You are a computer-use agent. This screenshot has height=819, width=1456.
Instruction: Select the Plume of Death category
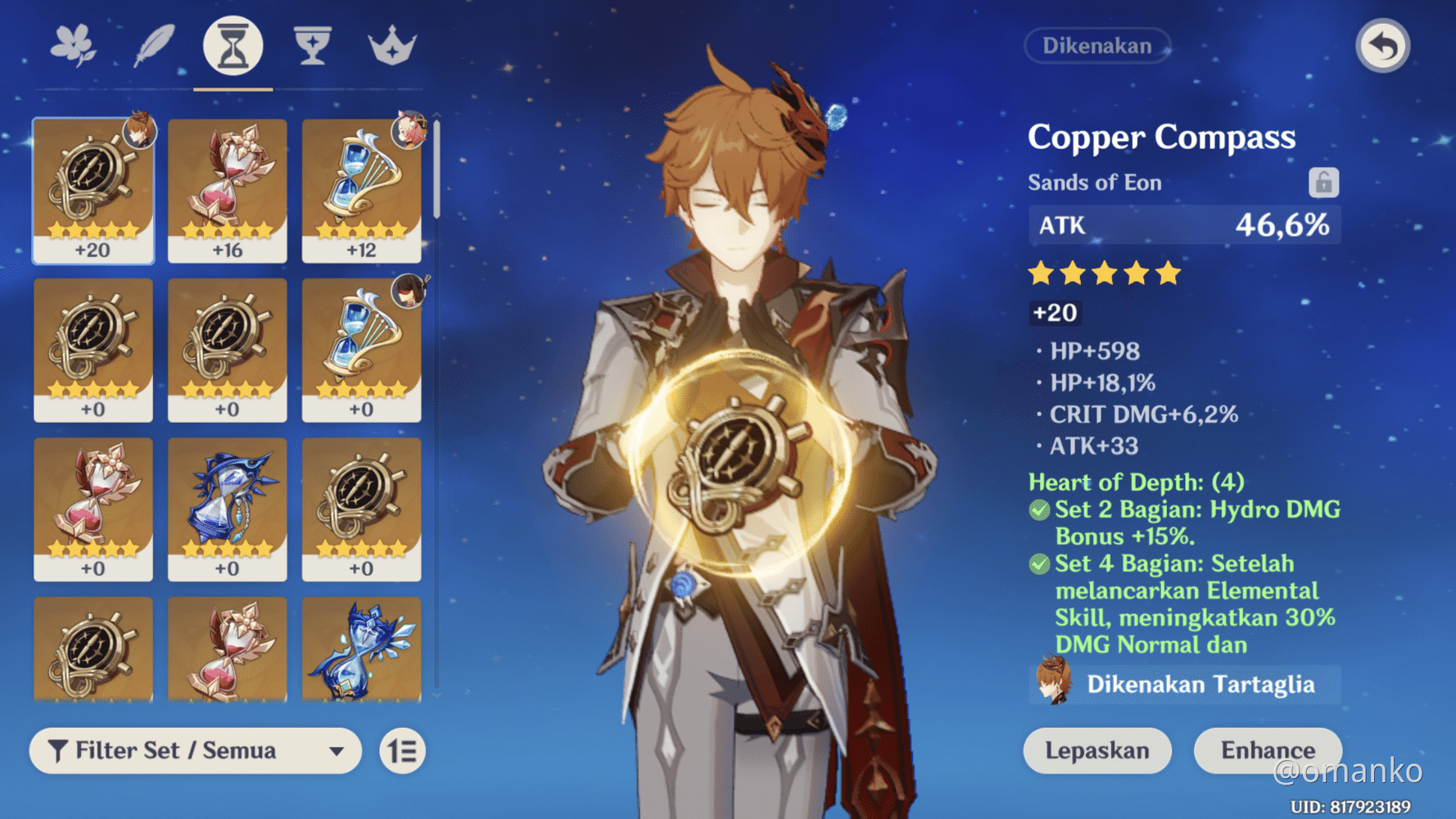click(152, 47)
